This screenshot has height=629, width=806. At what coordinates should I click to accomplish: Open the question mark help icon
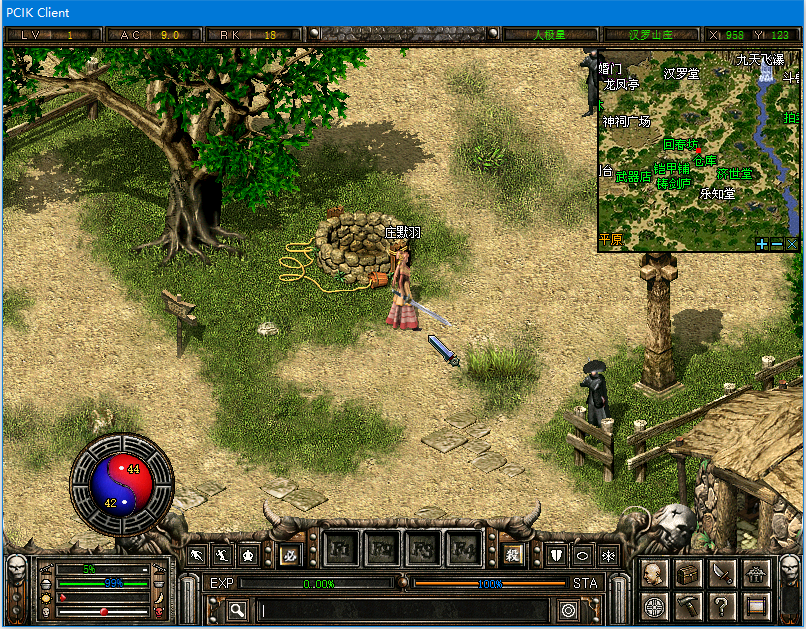pos(722,606)
